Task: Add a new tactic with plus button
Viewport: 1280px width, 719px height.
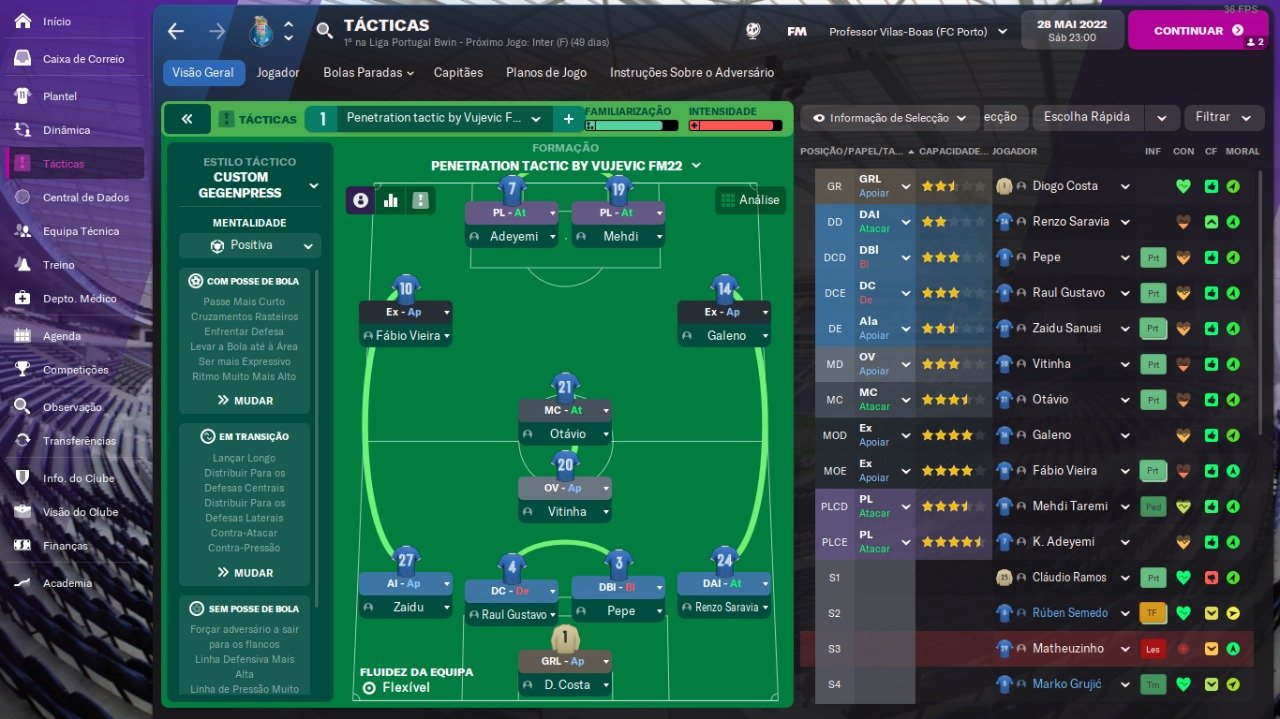Action: 568,119
